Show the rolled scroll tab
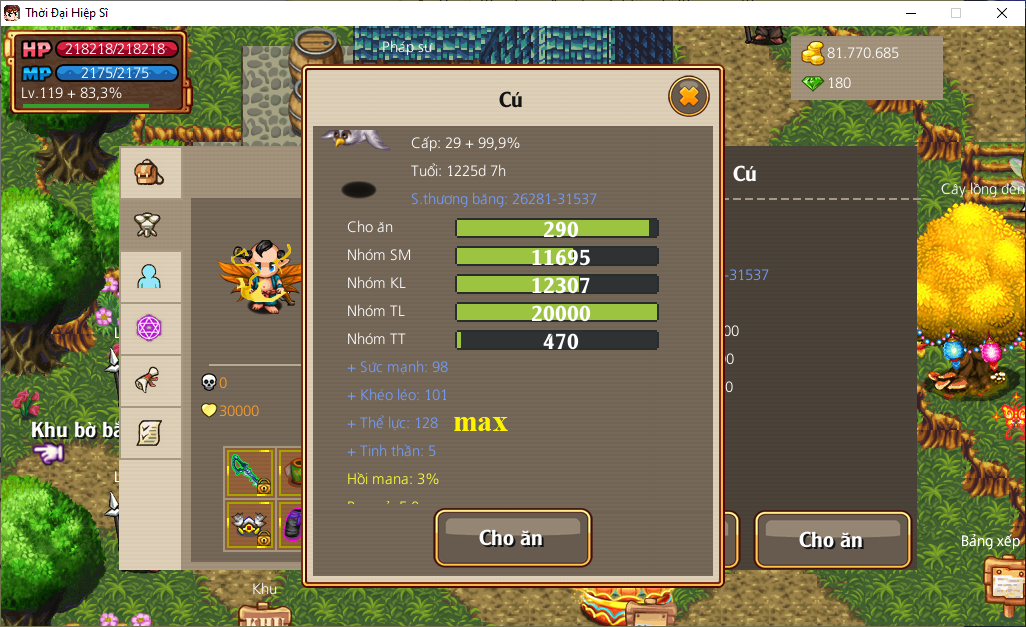The image size is (1026, 627). click(150, 381)
